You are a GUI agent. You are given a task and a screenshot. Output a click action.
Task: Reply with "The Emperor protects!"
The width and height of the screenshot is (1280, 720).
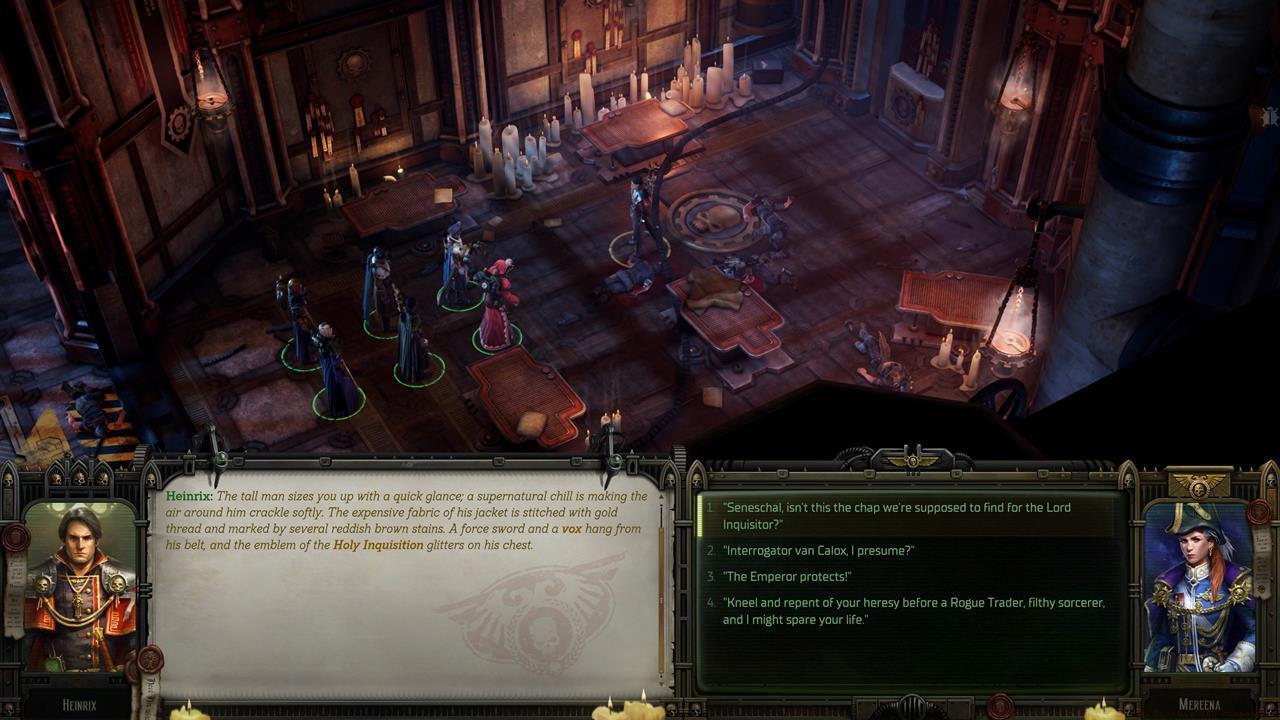[x=786, y=577]
